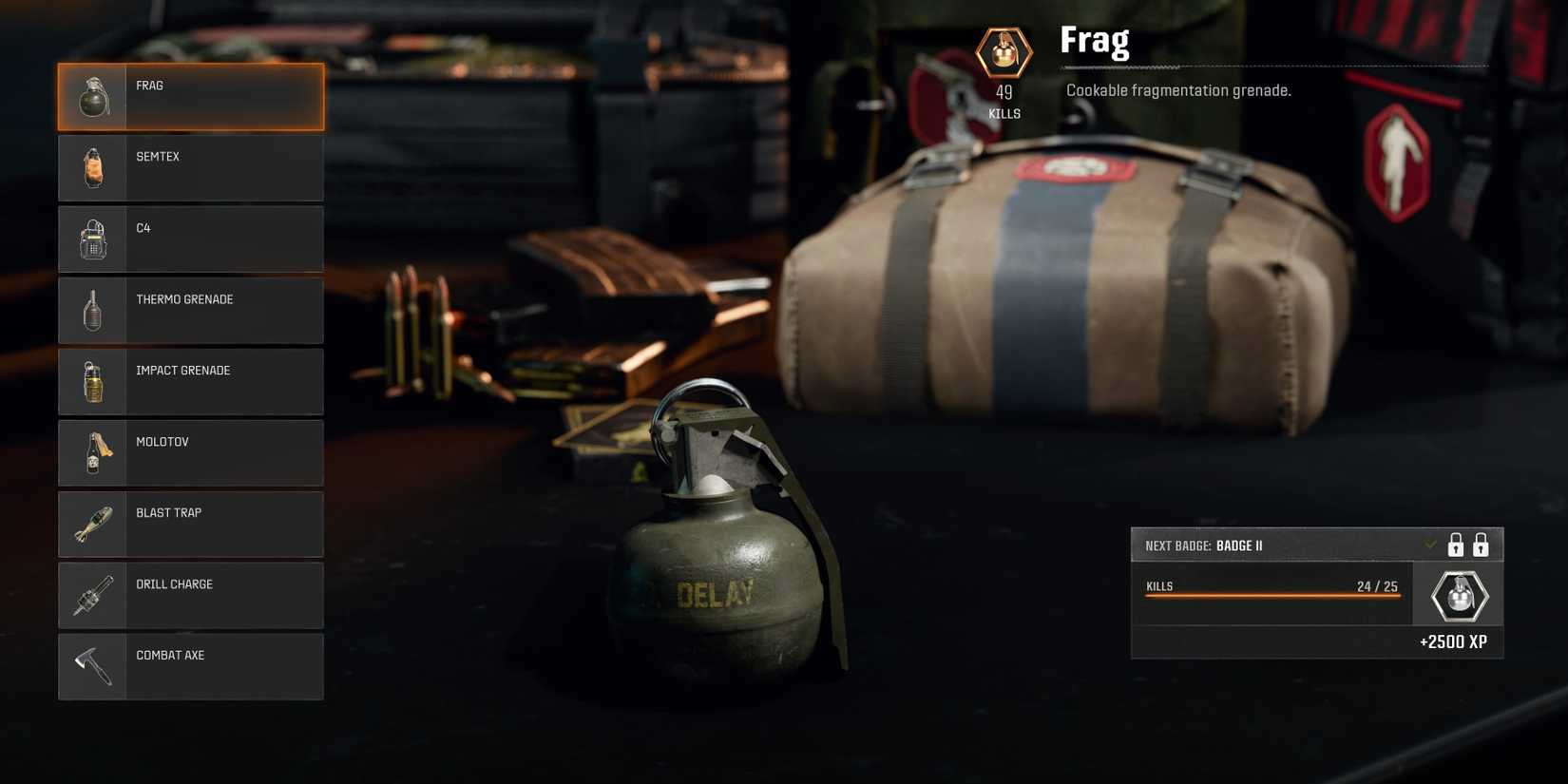Toggle the left lock on the badge panel
1568x784 pixels.
pos(1456,545)
